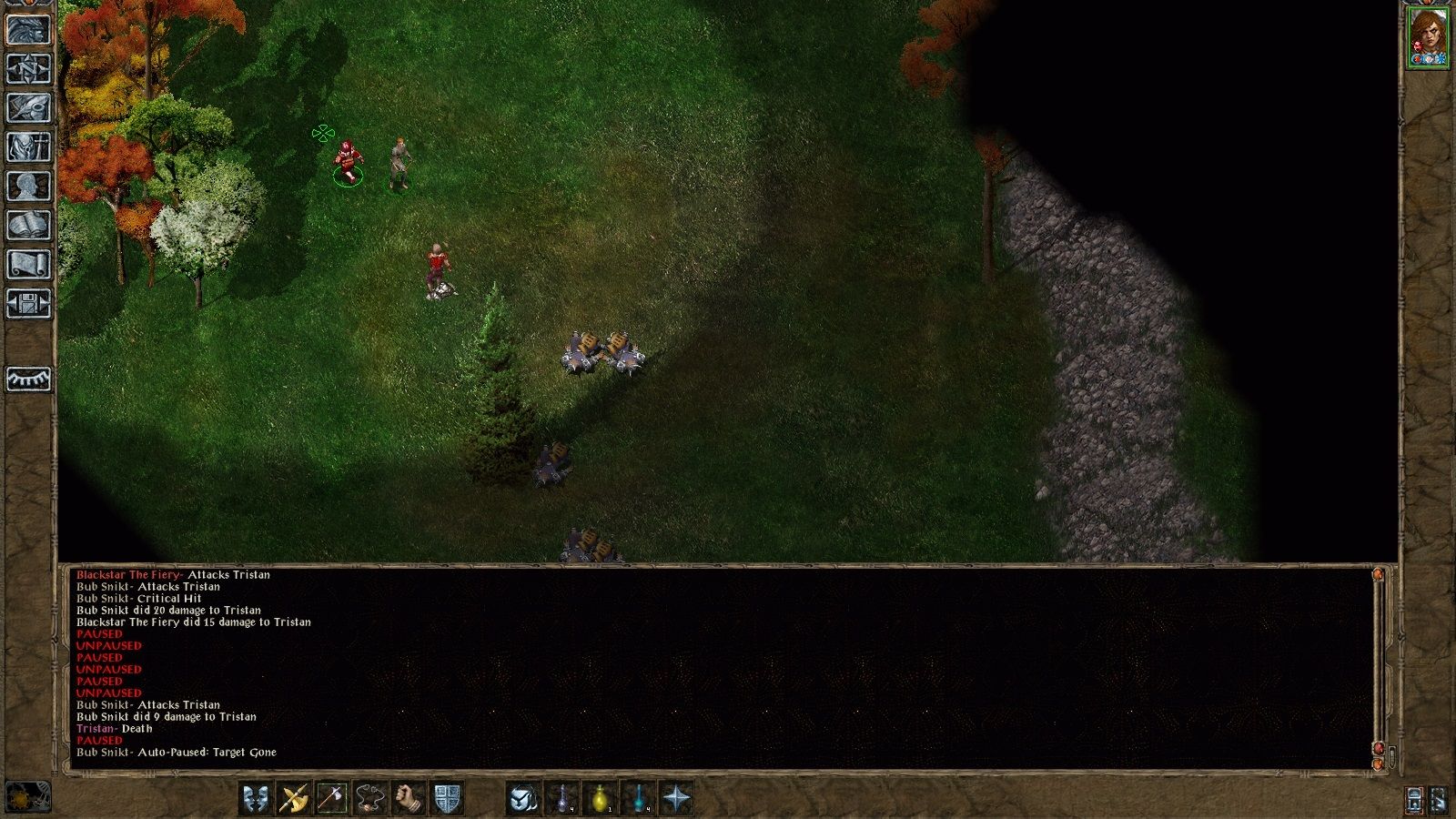
Task: Open the priest scroll button in the sidebar
Action: click(x=28, y=265)
